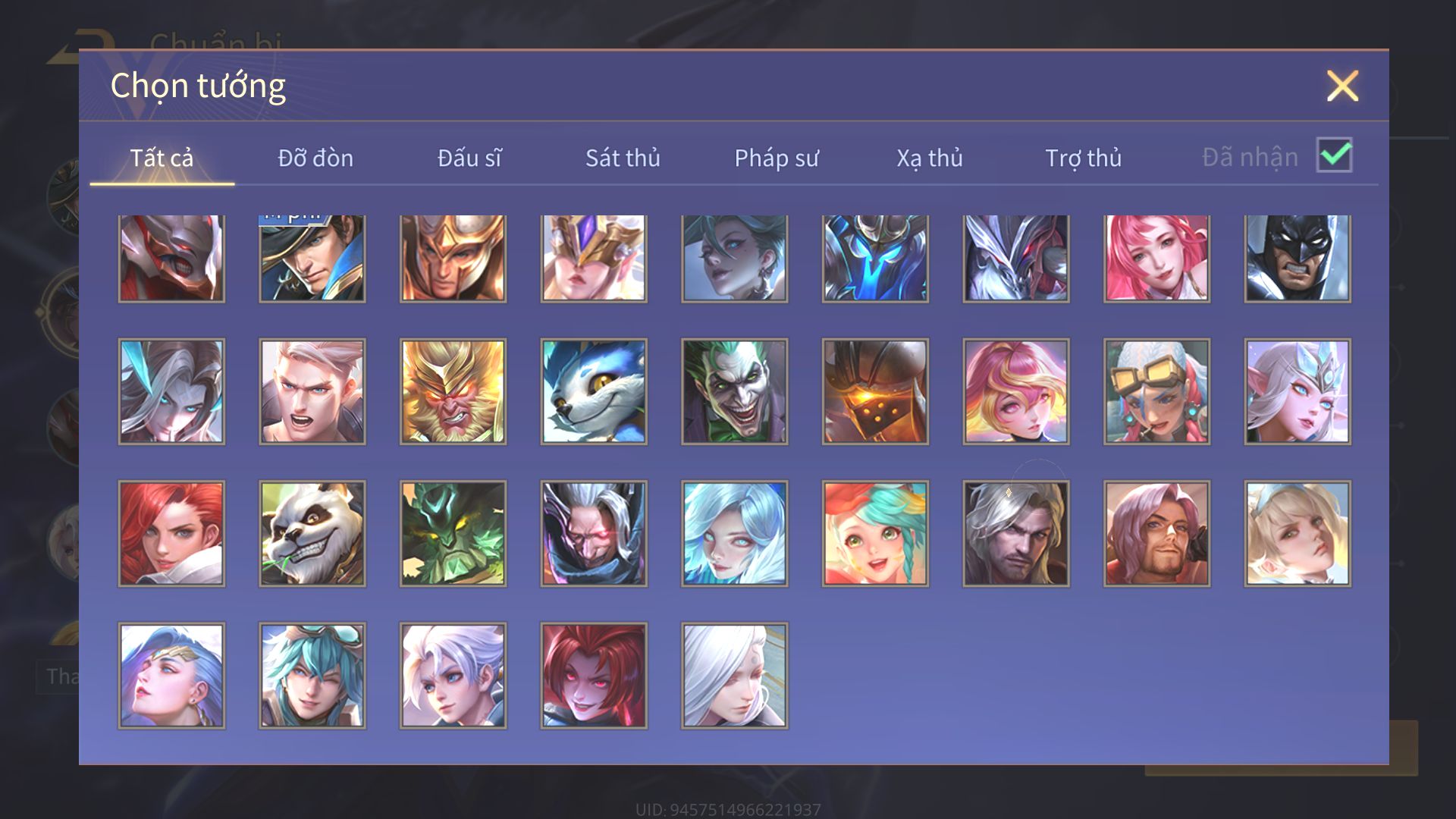View the Trợ thủ hero list

coord(1083,158)
